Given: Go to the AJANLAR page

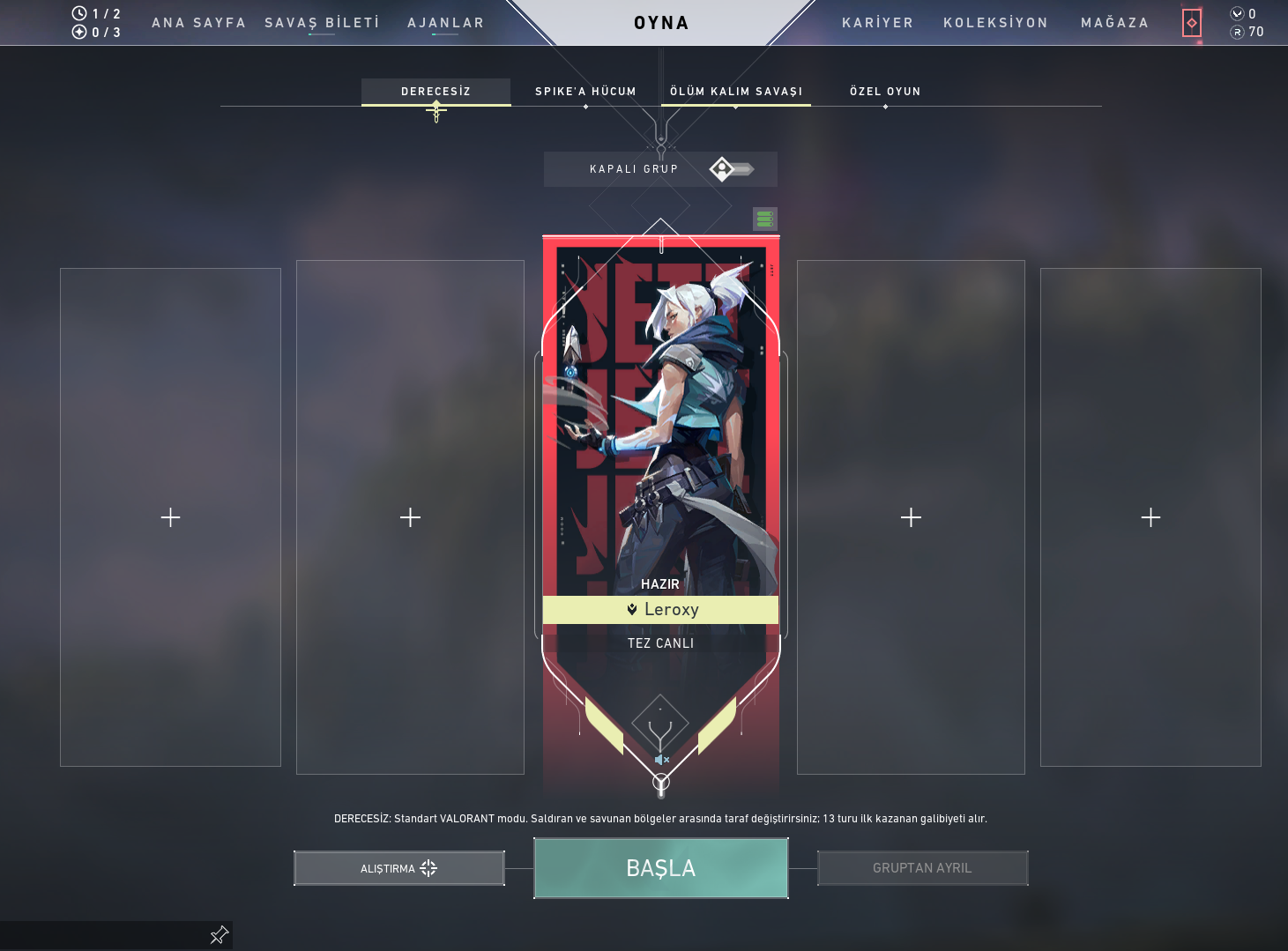Looking at the screenshot, I should point(444,23).
